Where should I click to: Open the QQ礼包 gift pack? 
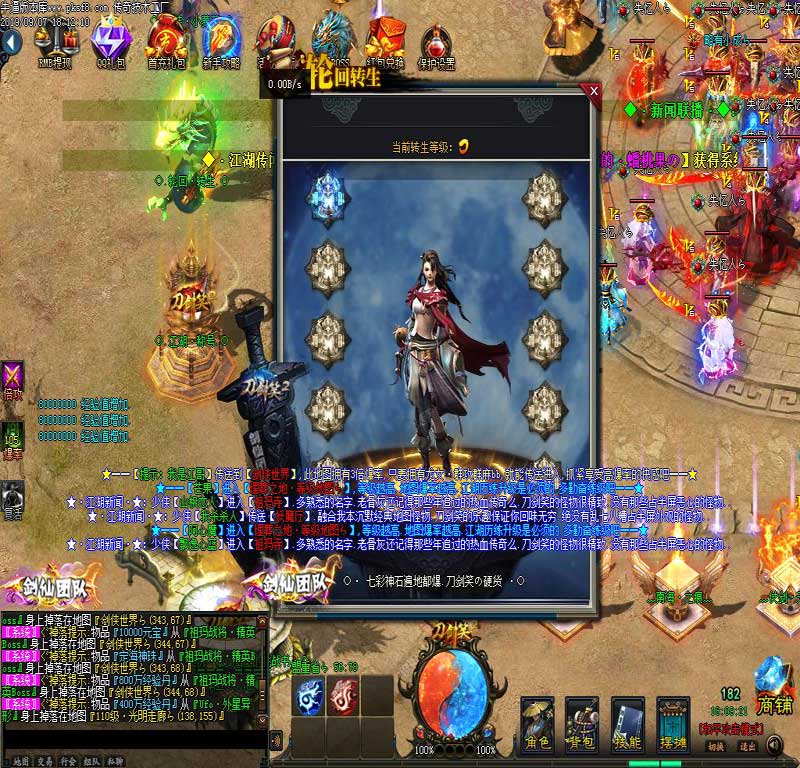click(x=111, y=40)
